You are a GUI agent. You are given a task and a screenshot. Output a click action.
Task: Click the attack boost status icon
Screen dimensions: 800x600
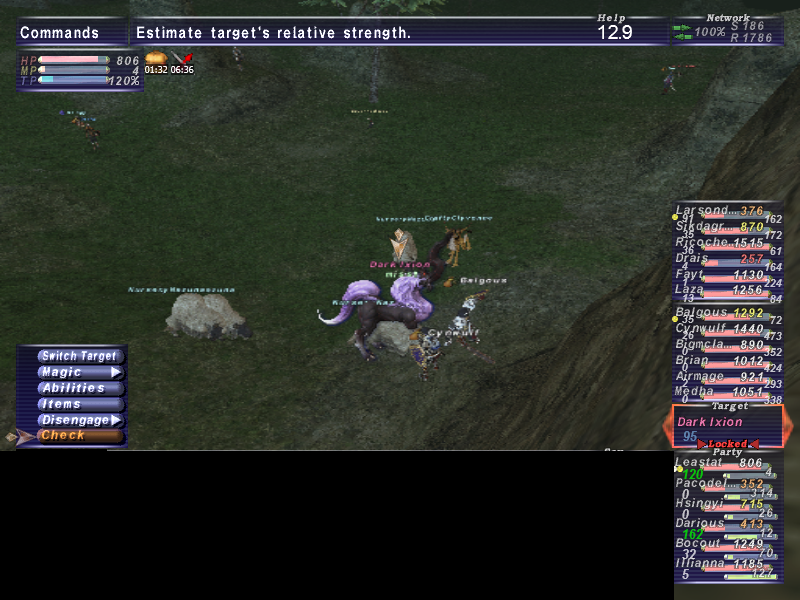(x=182, y=59)
